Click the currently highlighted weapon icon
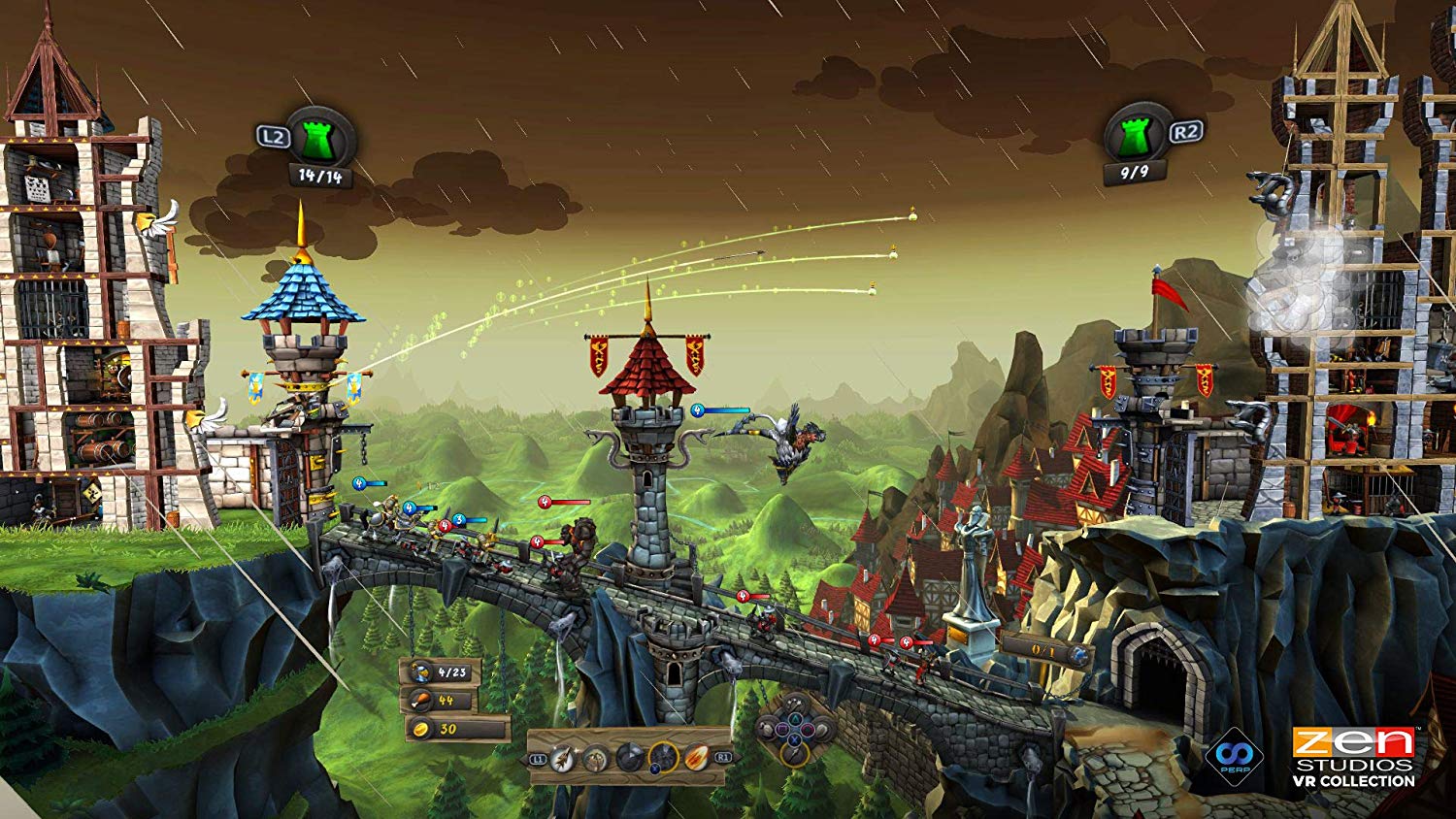This screenshot has width=1456, height=819. [664, 756]
